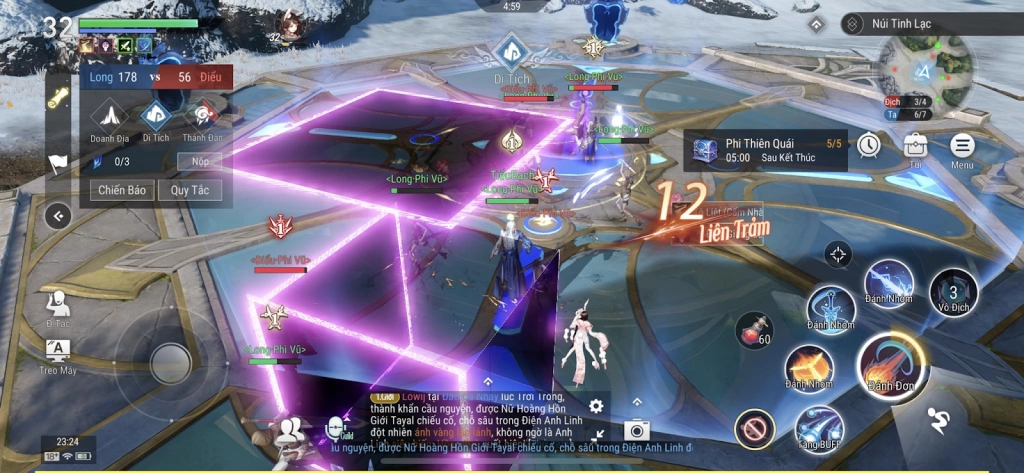1024x473 pixels.
Task: Activate the Tăng BUFF skill
Action: [x=818, y=428]
